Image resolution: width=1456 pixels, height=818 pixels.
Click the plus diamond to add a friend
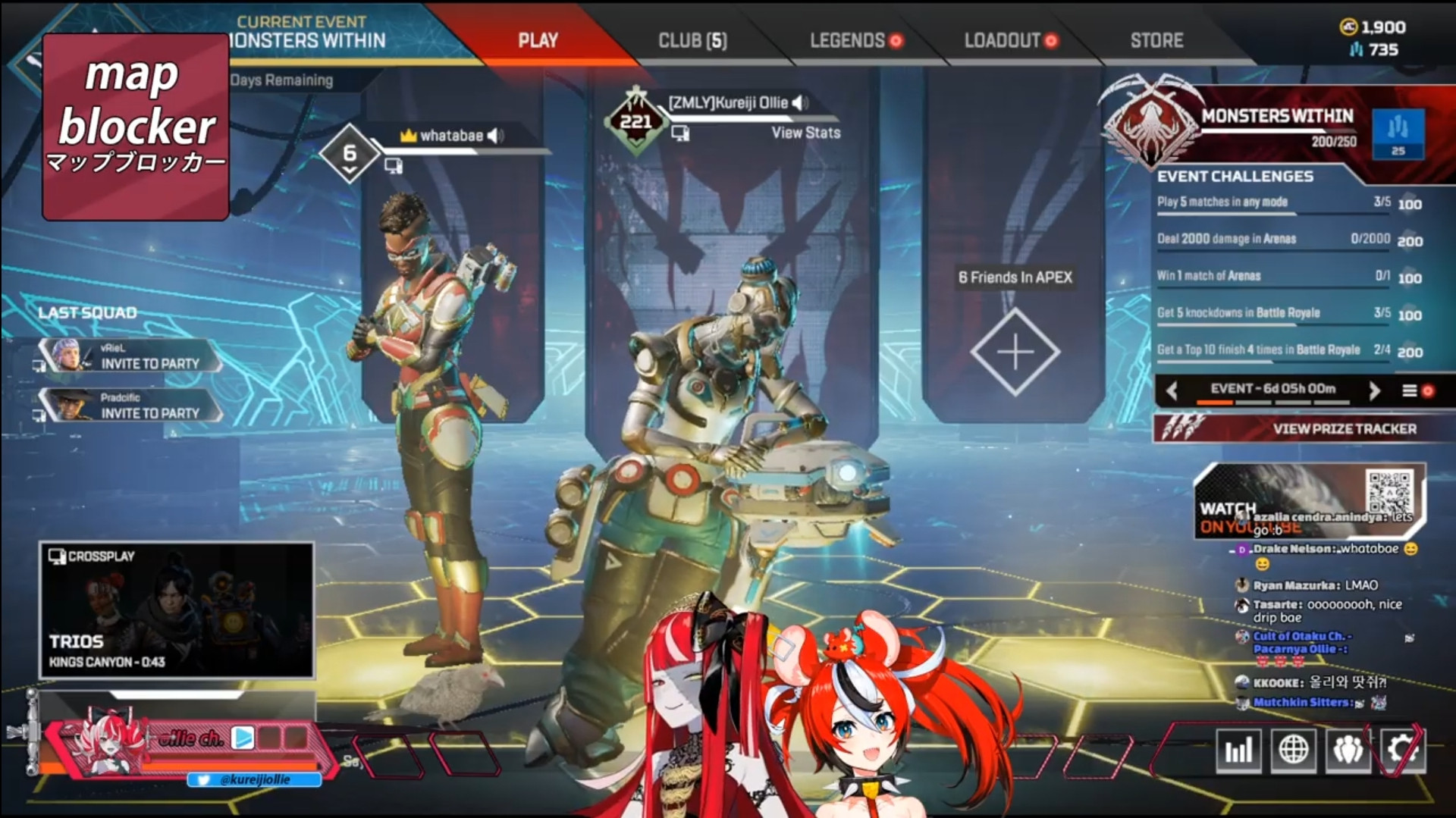(1016, 350)
